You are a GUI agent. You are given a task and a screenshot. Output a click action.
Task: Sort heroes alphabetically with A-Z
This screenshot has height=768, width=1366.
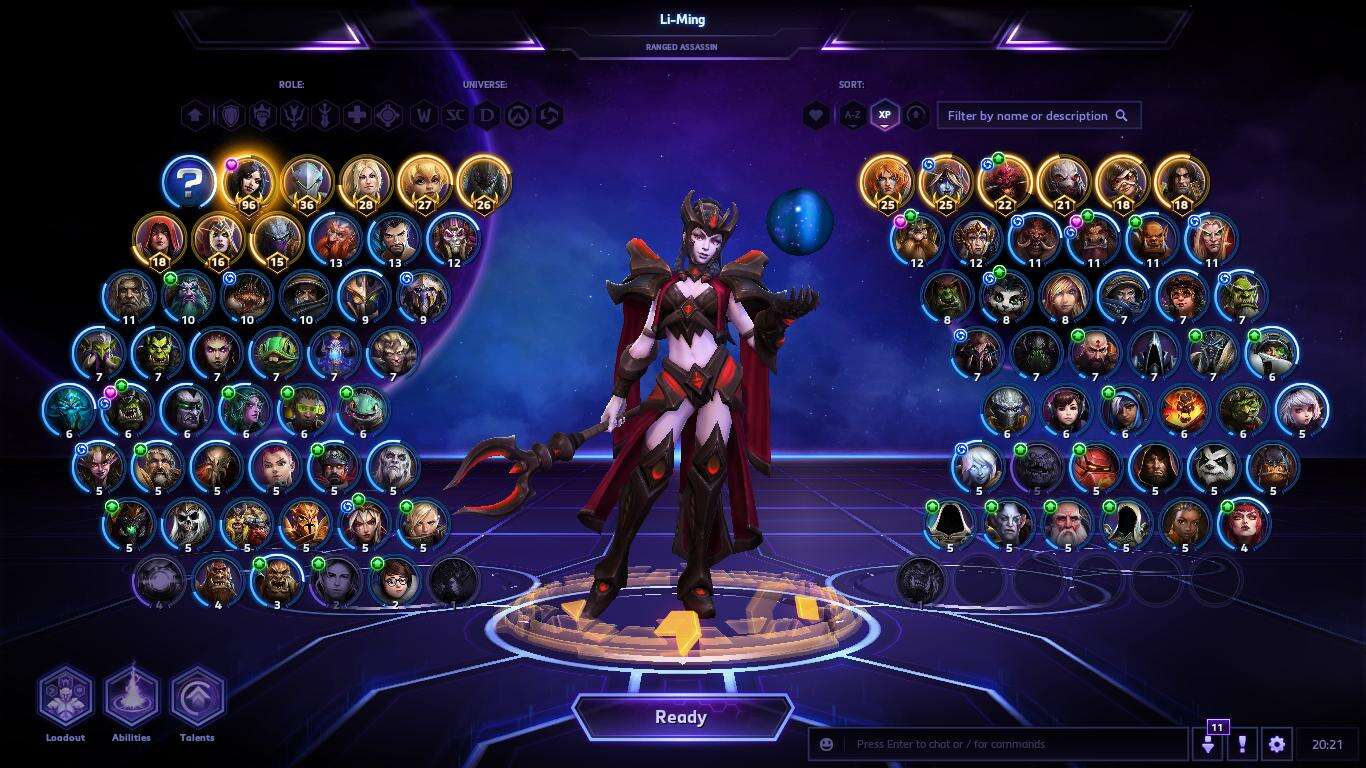tap(852, 116)
